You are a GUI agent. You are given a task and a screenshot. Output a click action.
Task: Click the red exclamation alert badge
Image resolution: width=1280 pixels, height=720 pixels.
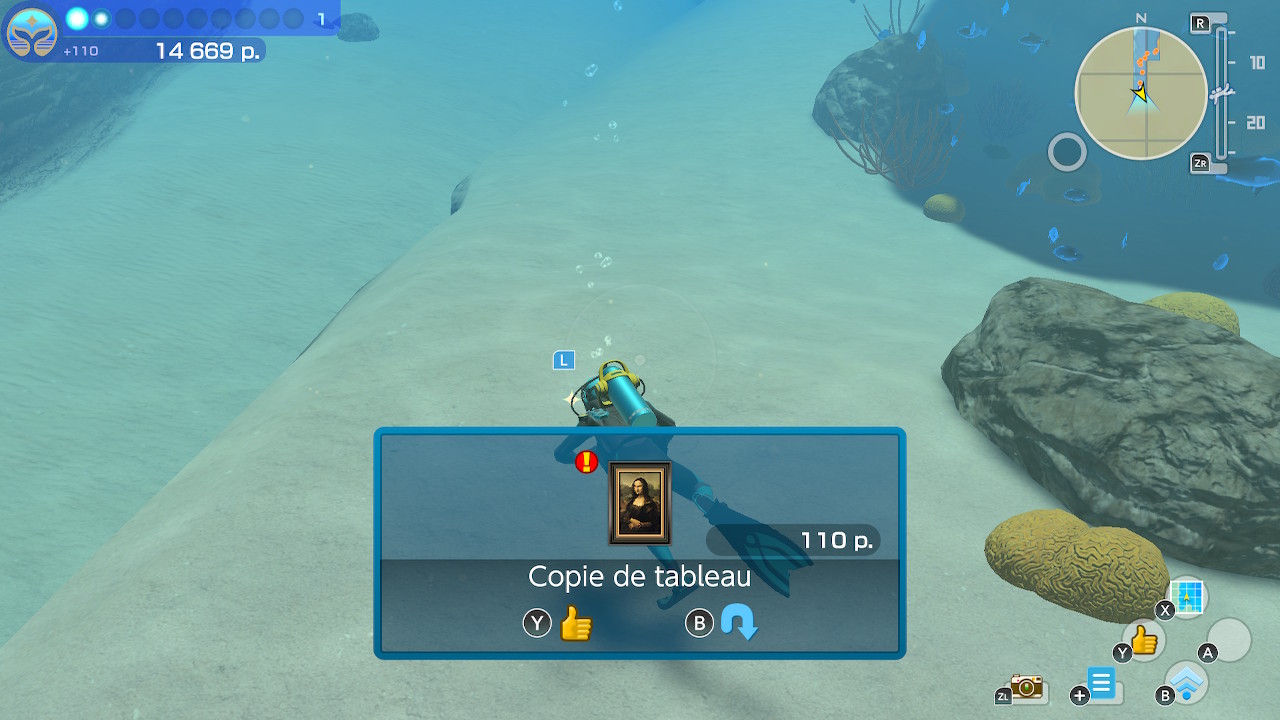(x=587, y=462)
